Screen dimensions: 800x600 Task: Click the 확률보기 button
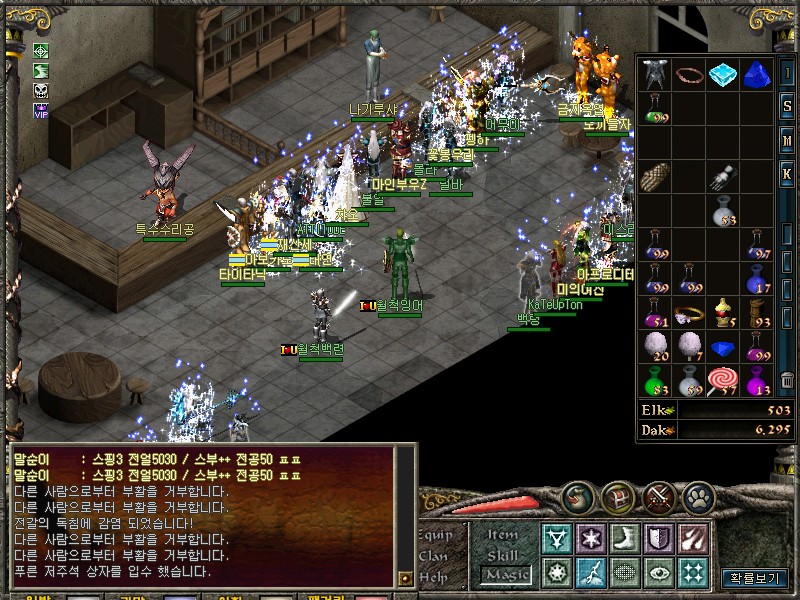755,578
